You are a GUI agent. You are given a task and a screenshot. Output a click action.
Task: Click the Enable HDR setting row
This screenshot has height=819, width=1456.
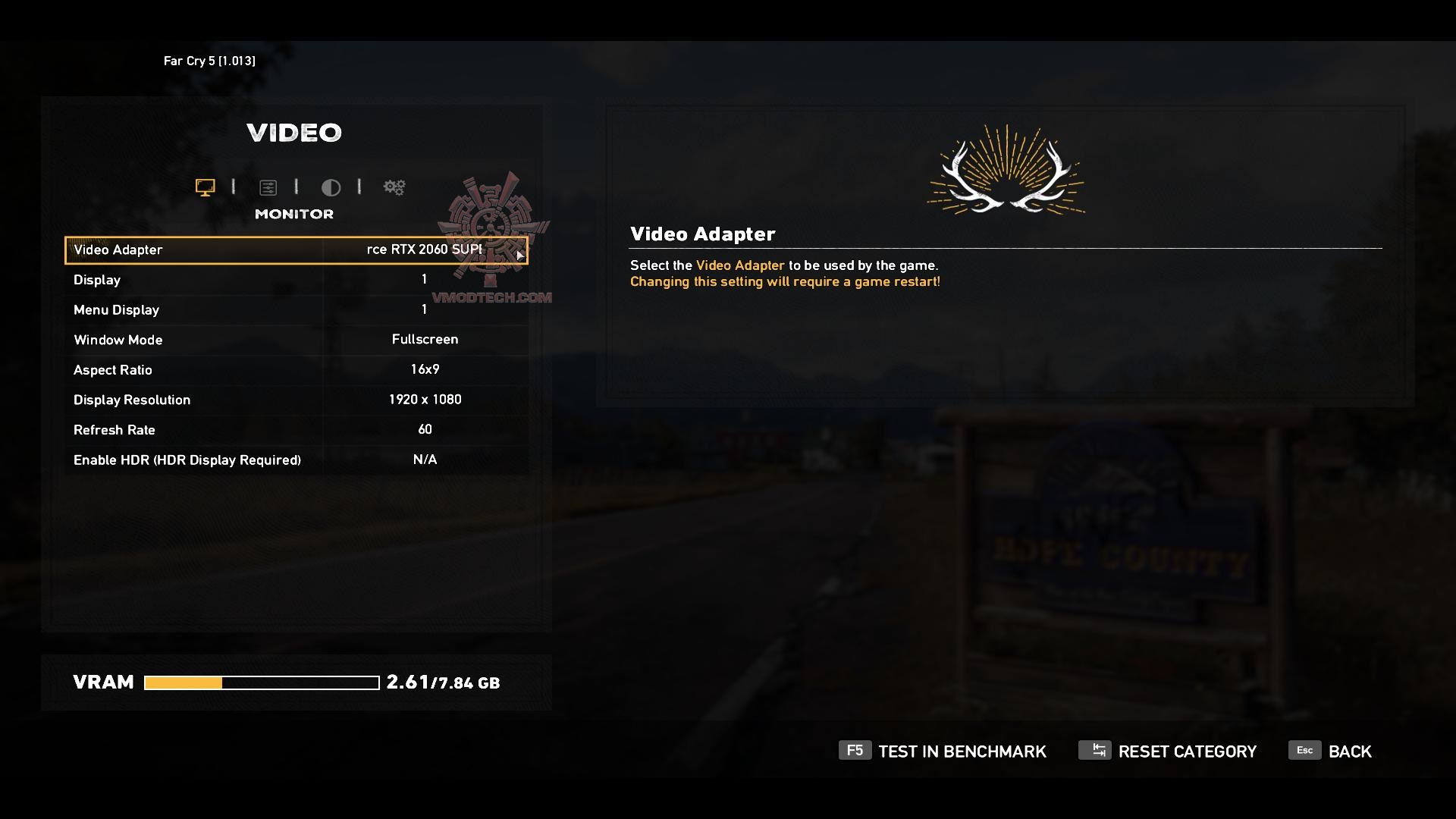(296, 460)
